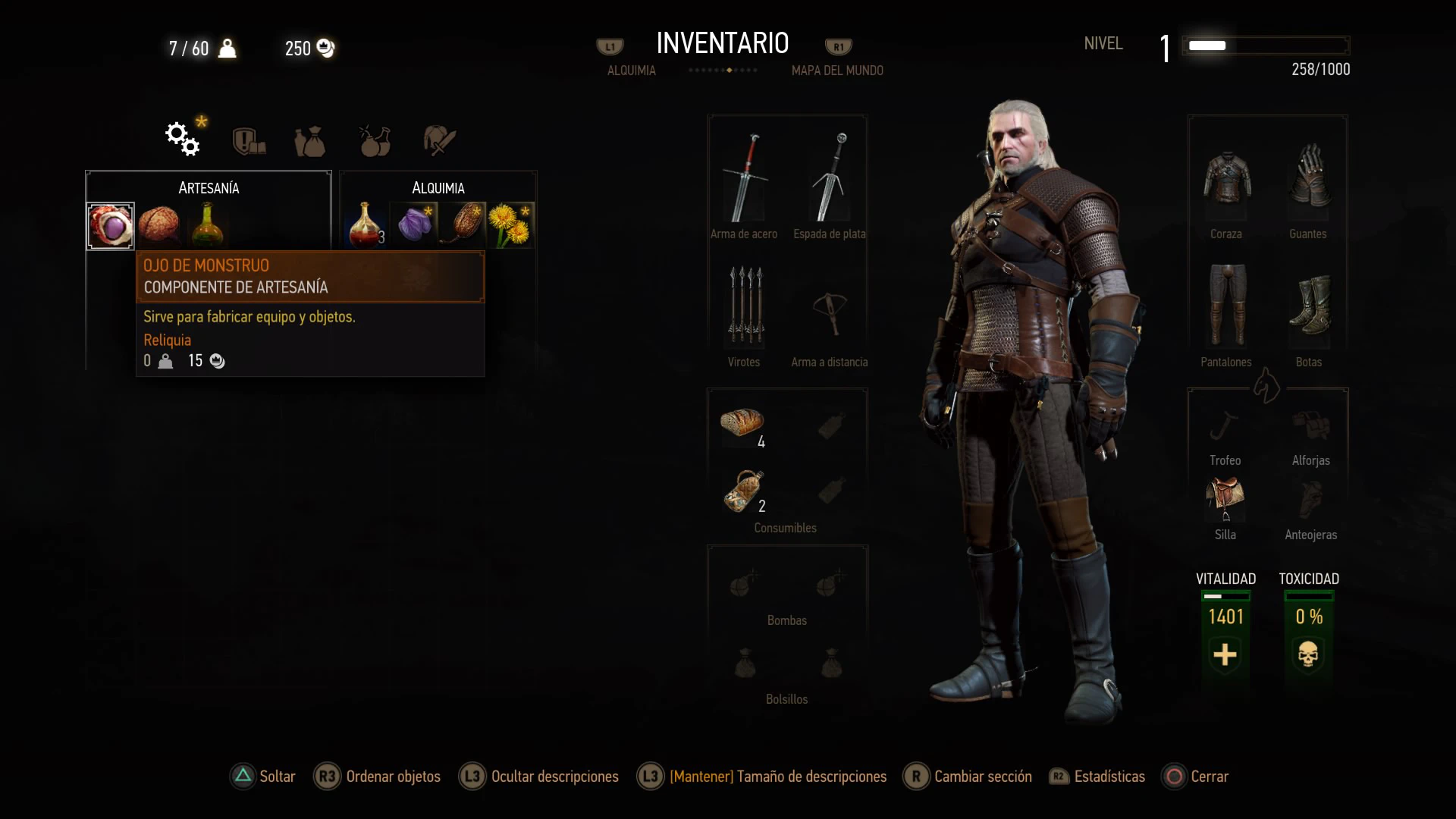Select the equipped silver sword slot

(830, 179)
